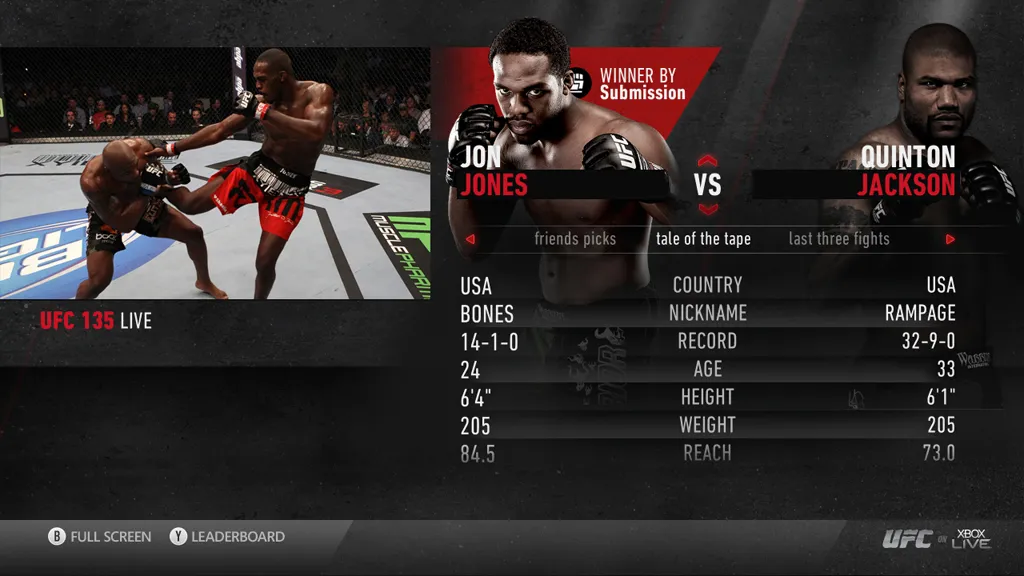Choose Quinton Jackson as the winner
Screen dimensions: 1024x576
[908, 171]
